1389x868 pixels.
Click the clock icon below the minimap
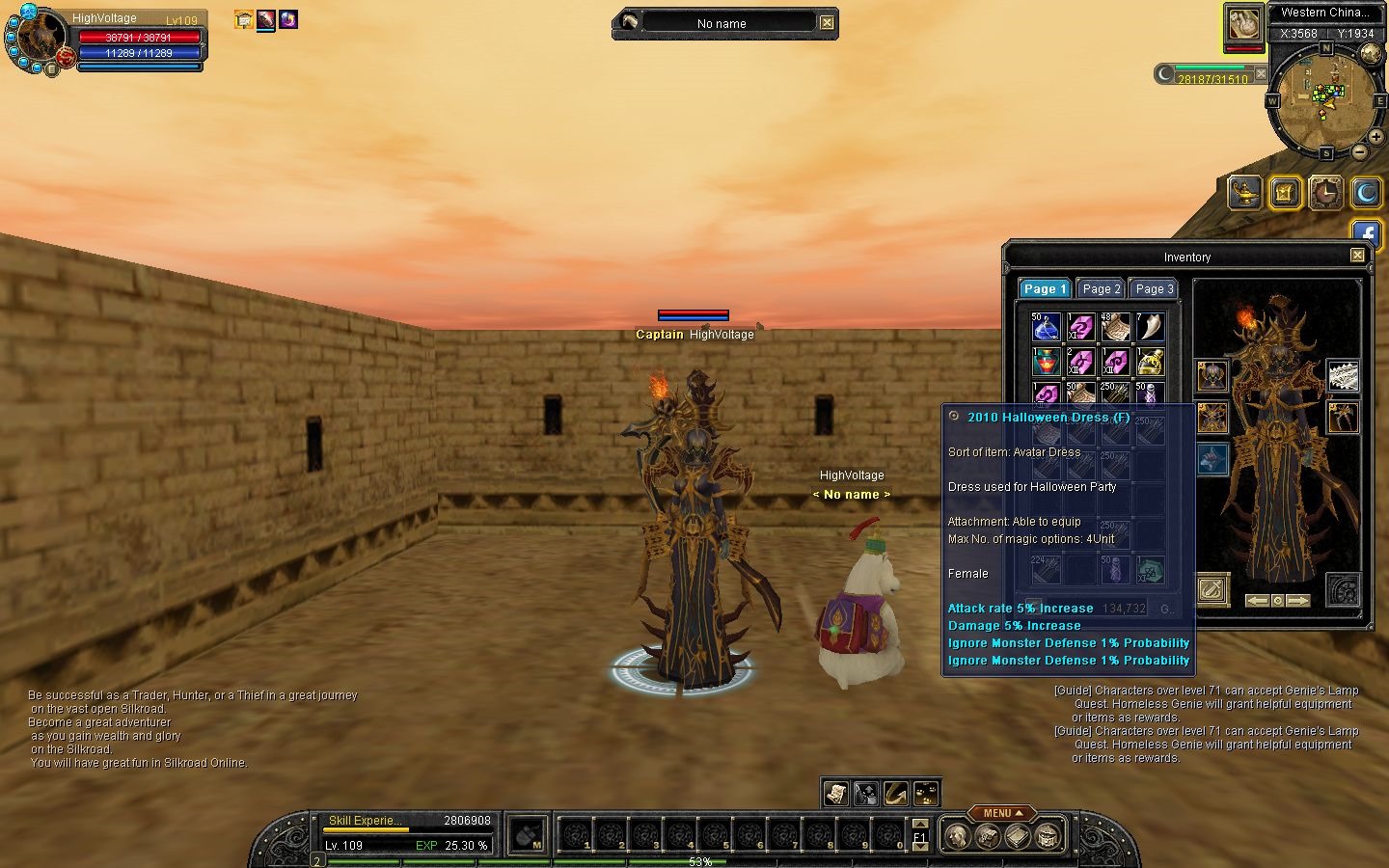pyautogui.click(x=1325, y=193)
